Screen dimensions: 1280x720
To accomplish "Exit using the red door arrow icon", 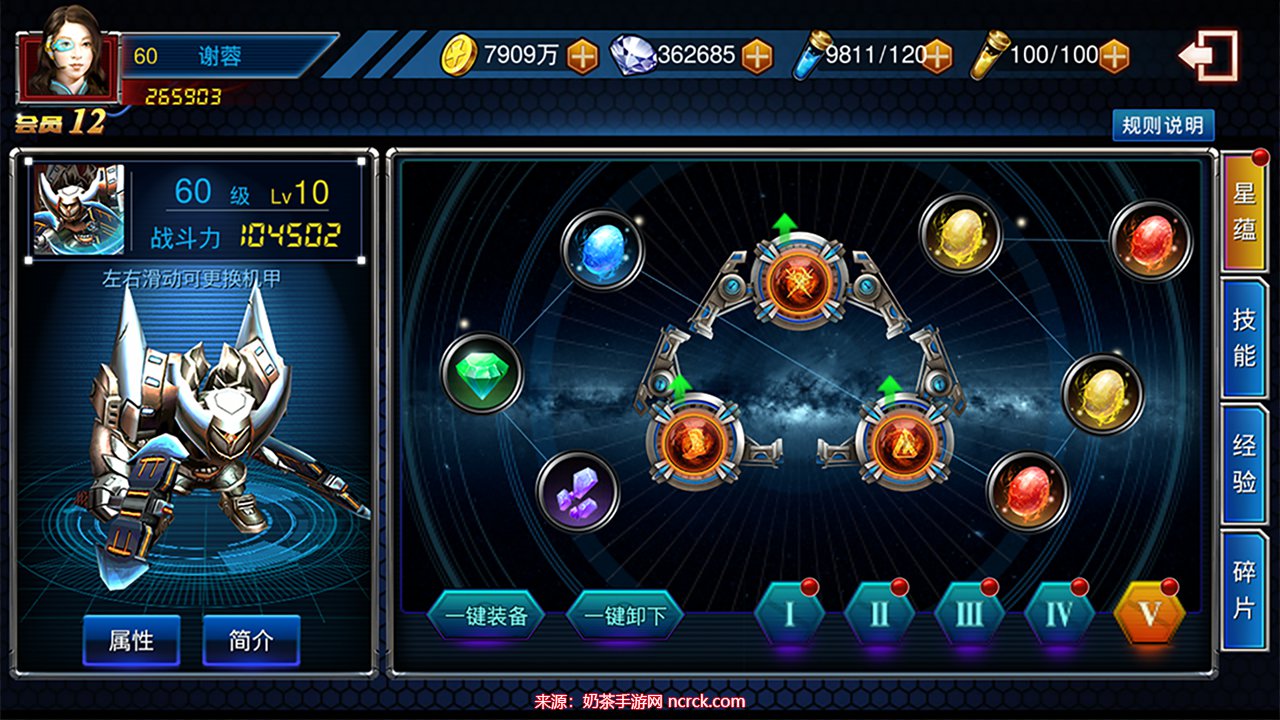I will tap(1209, 56).
